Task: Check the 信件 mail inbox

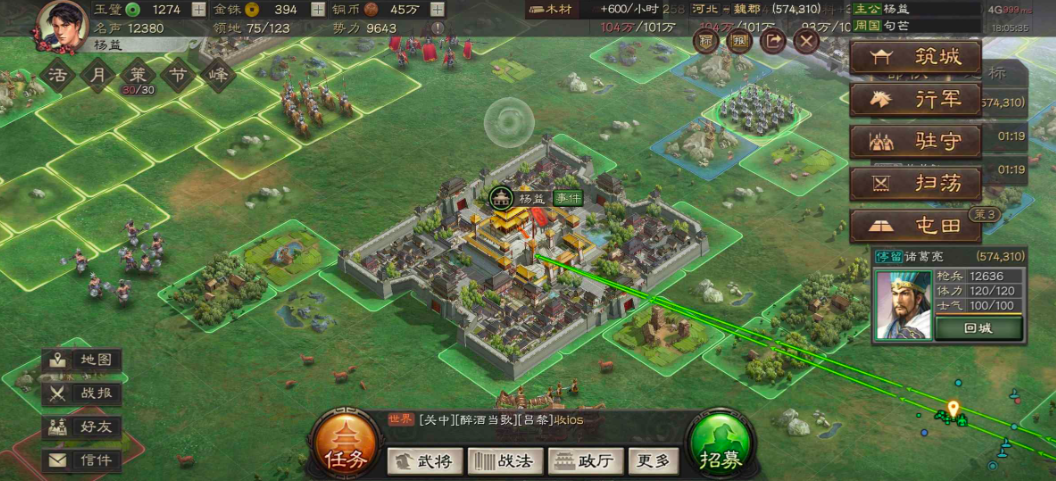Action: click(83, 461)
